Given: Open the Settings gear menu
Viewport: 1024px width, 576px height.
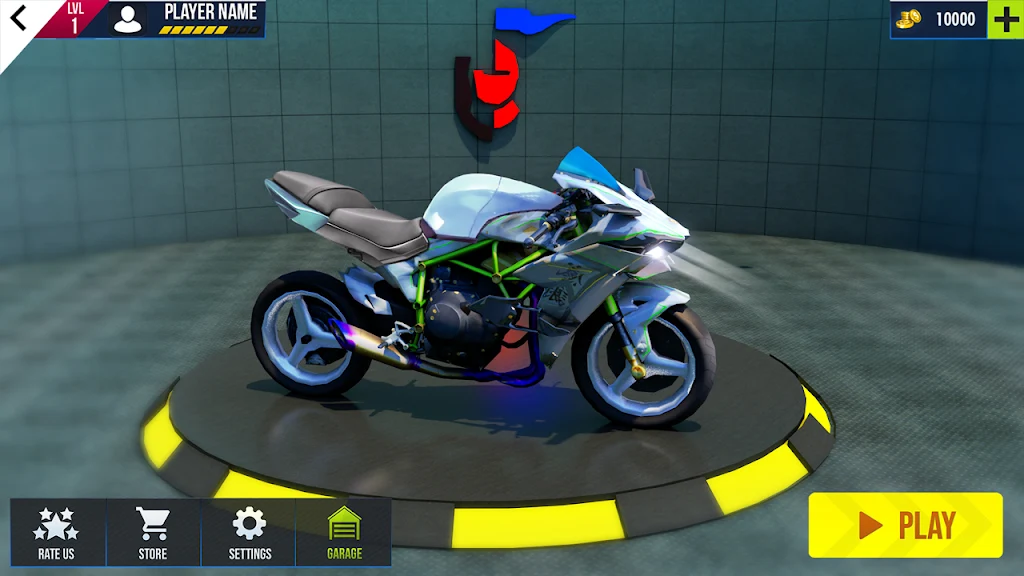Looking at the screenshot, I should [249, 533].
